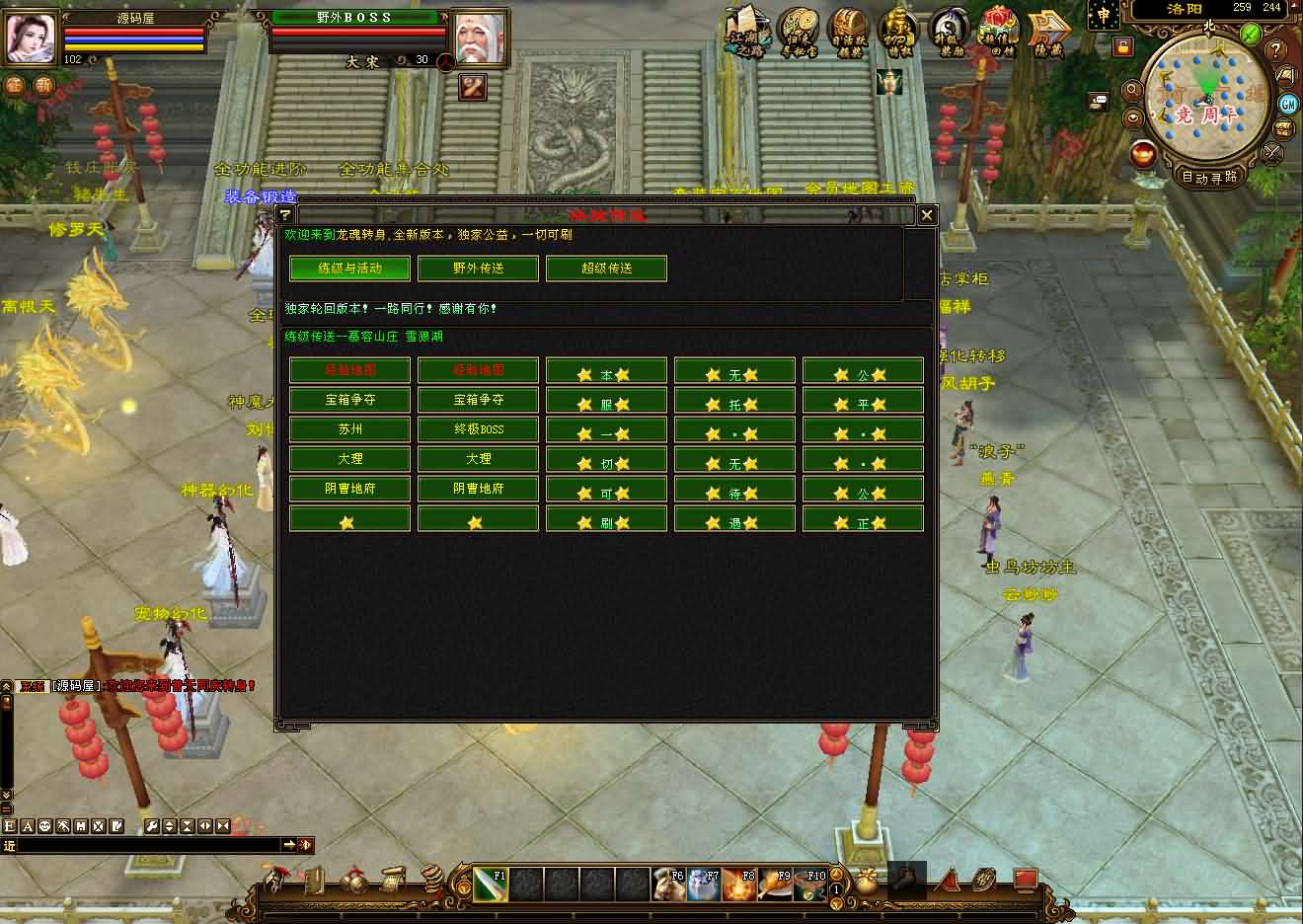Open the GM button beside minimap
1303x924 pixels.
coord(1288,104)
